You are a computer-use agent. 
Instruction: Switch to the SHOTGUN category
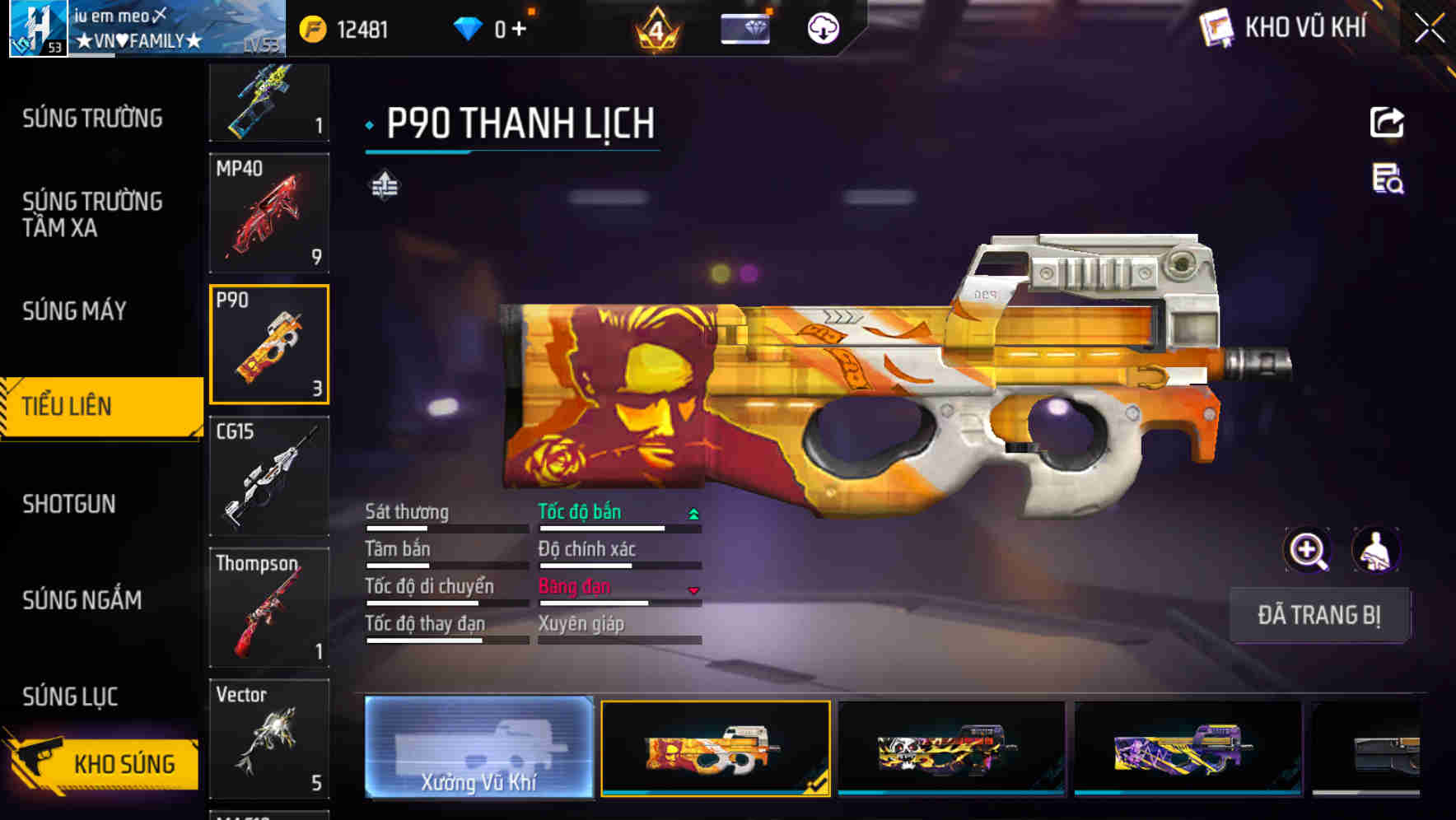[x=68, y=503]
